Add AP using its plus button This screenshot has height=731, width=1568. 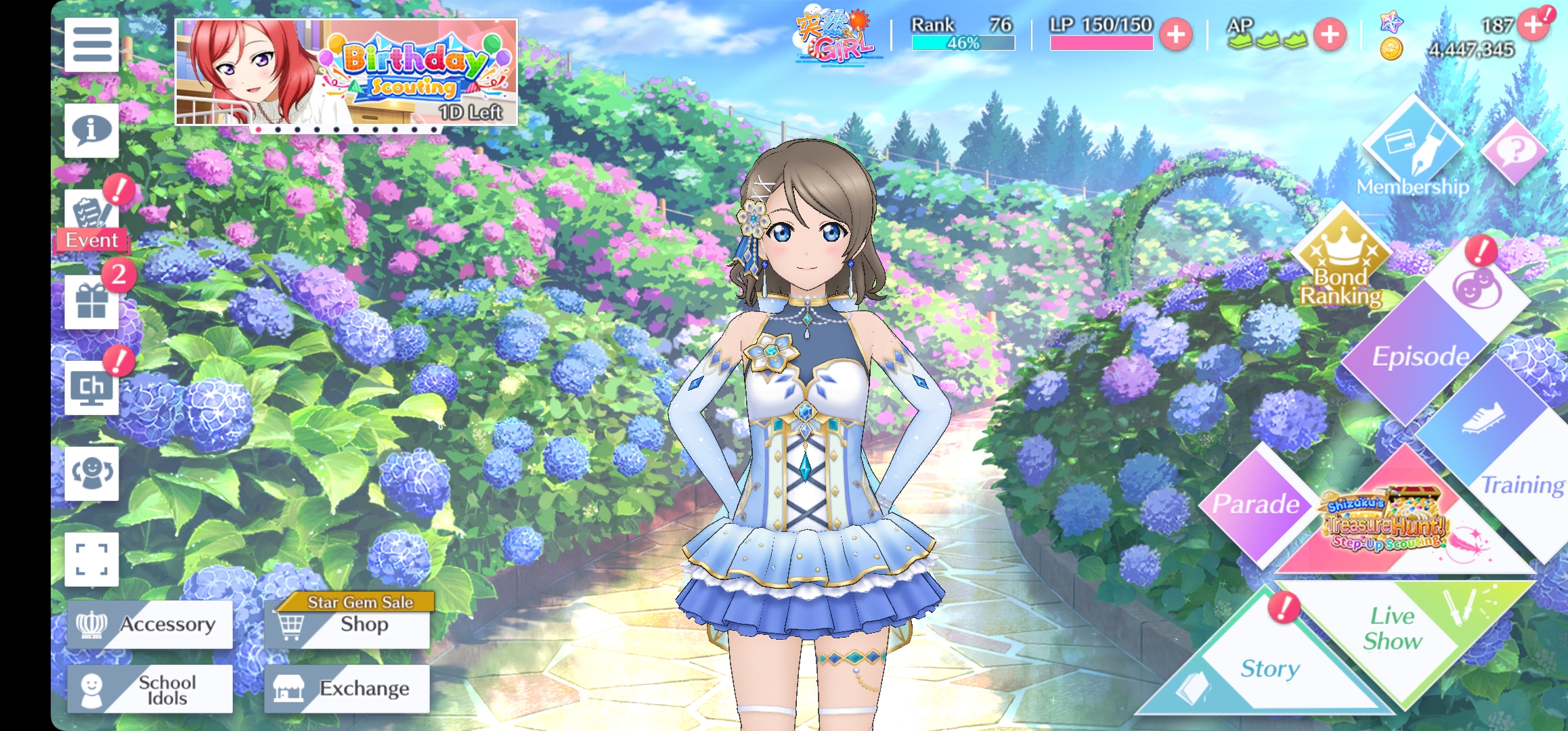tap(1330, 35)
